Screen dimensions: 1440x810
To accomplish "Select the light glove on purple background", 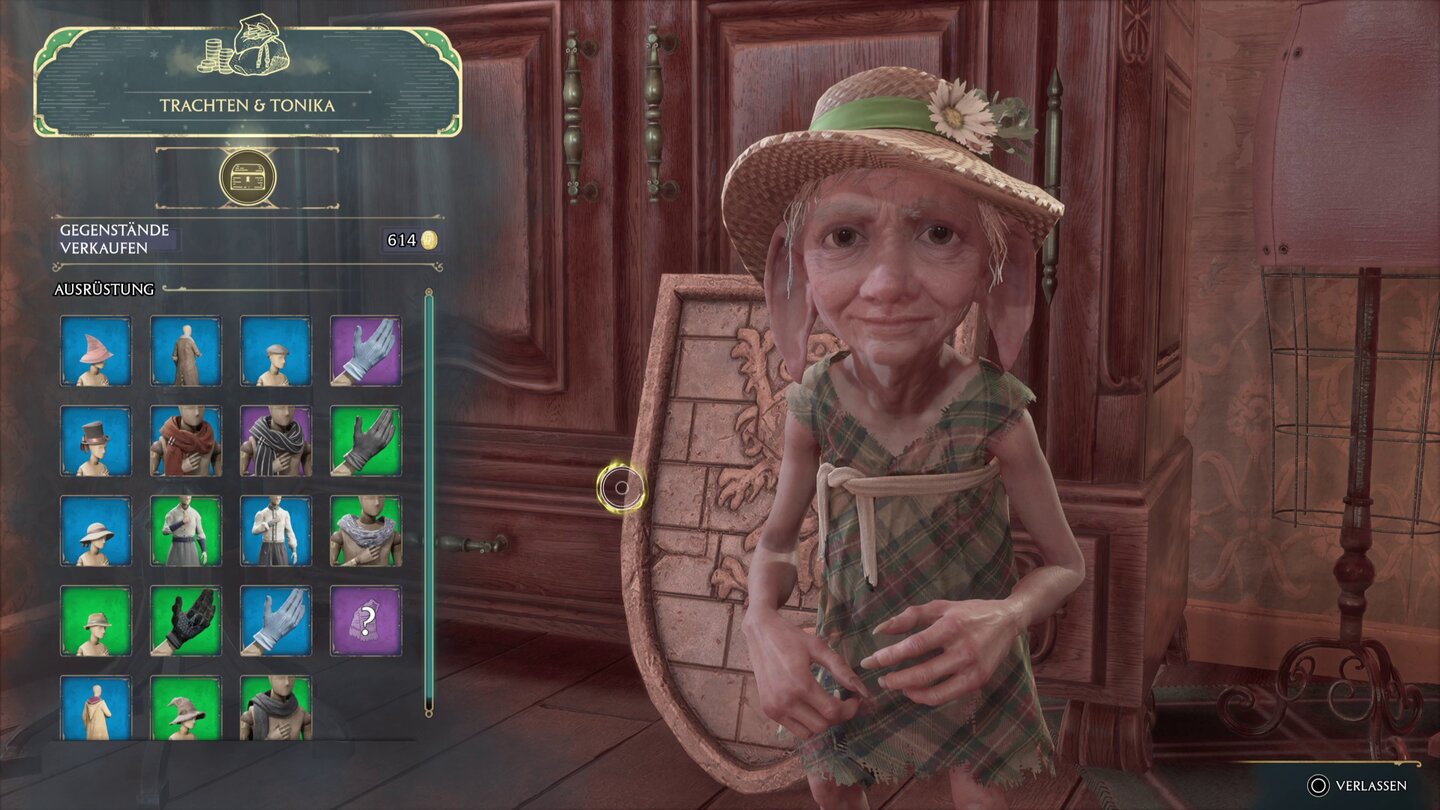I will (x=366, y=351).
